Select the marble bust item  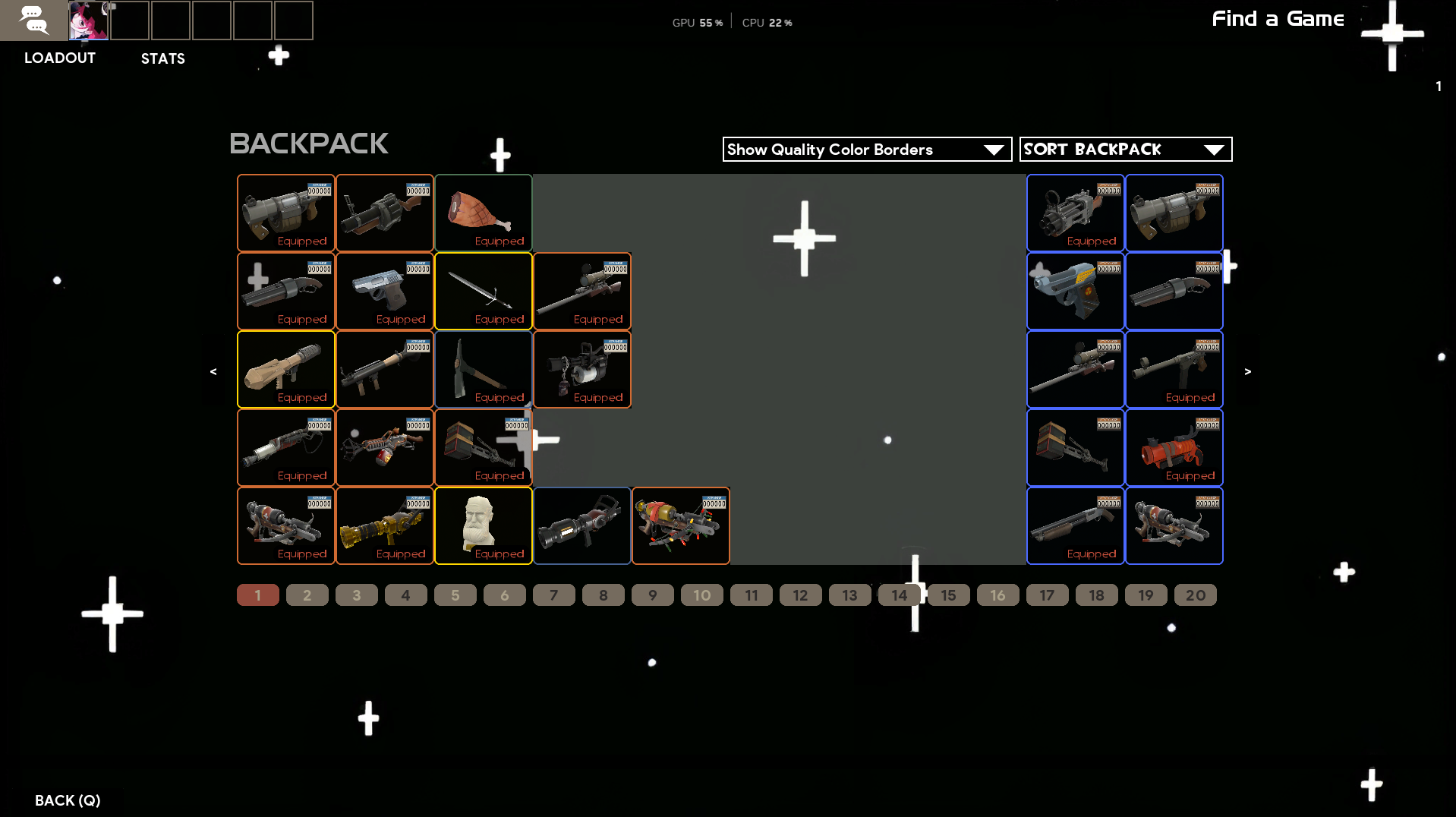(x=484, y=526)
